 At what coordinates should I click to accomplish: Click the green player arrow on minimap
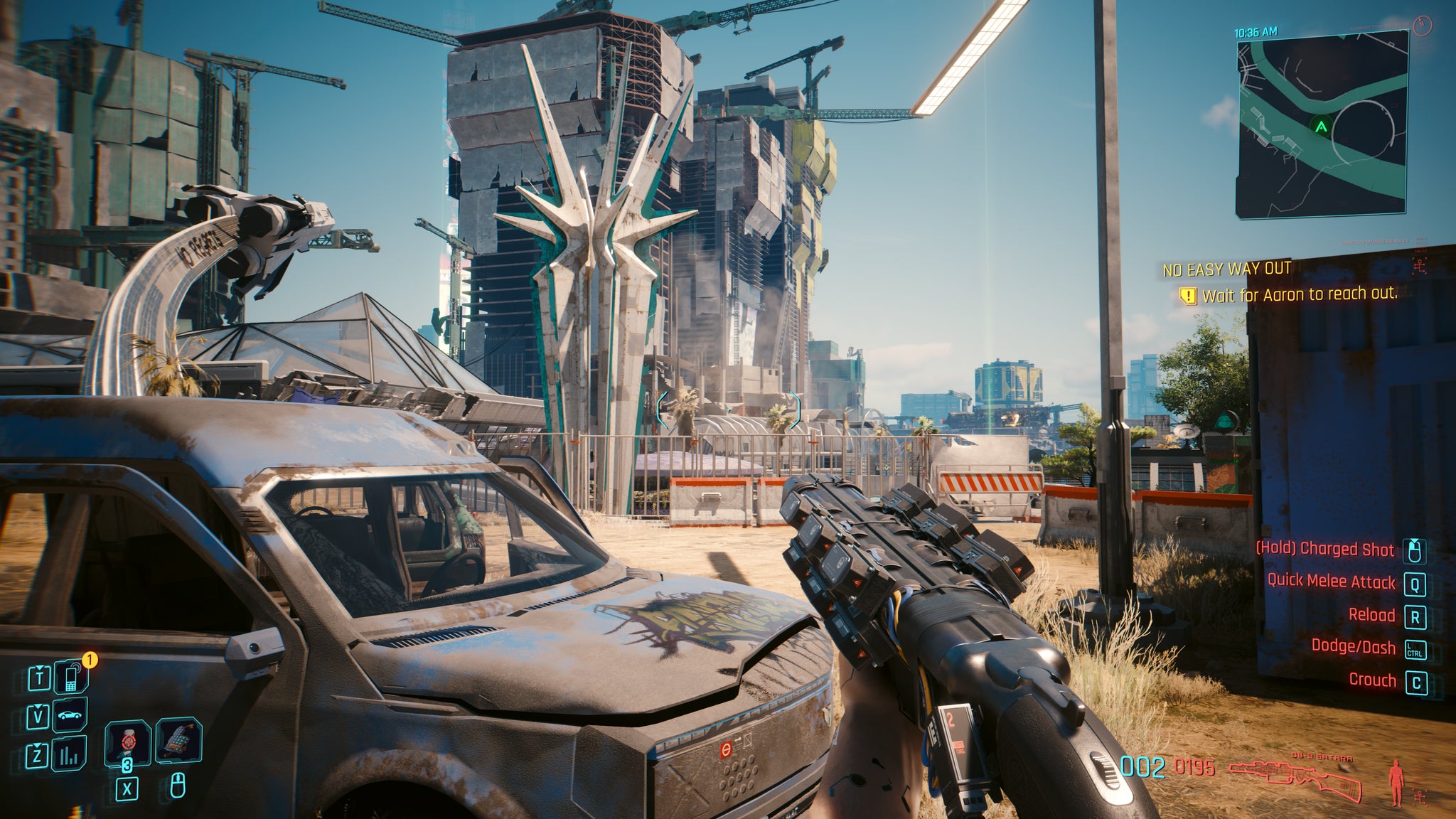[1321, 128]
